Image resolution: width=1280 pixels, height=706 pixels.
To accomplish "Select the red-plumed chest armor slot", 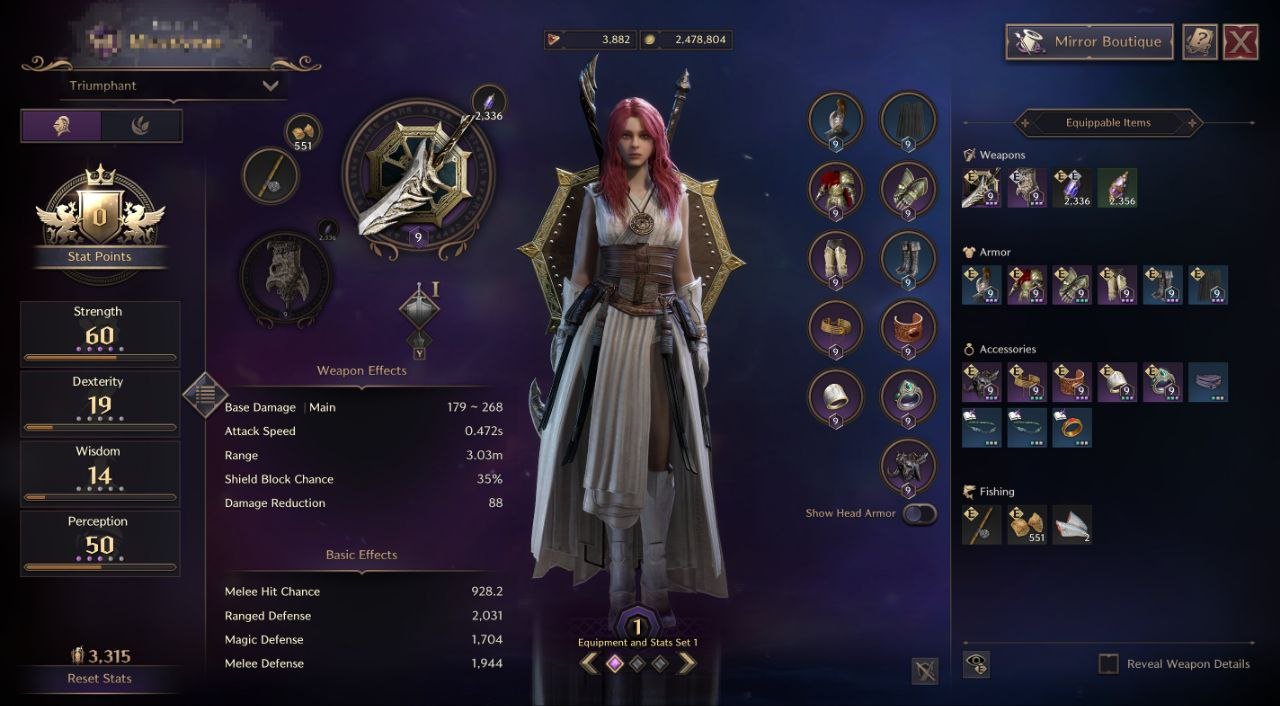I will tap(835, 190).
